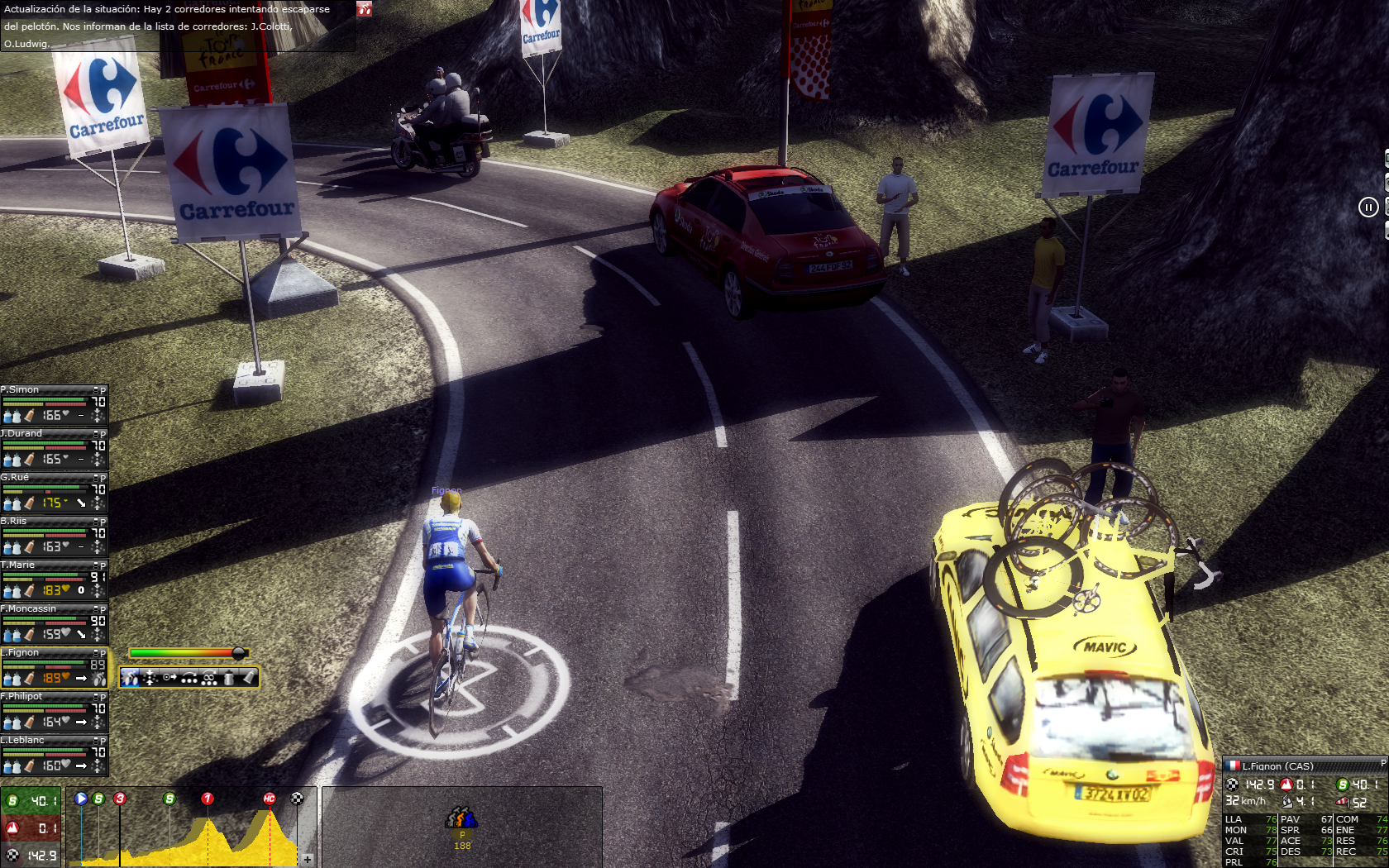Select L.Leblanc's rider panel
The image size is (1389, 868).
[50, 755]
